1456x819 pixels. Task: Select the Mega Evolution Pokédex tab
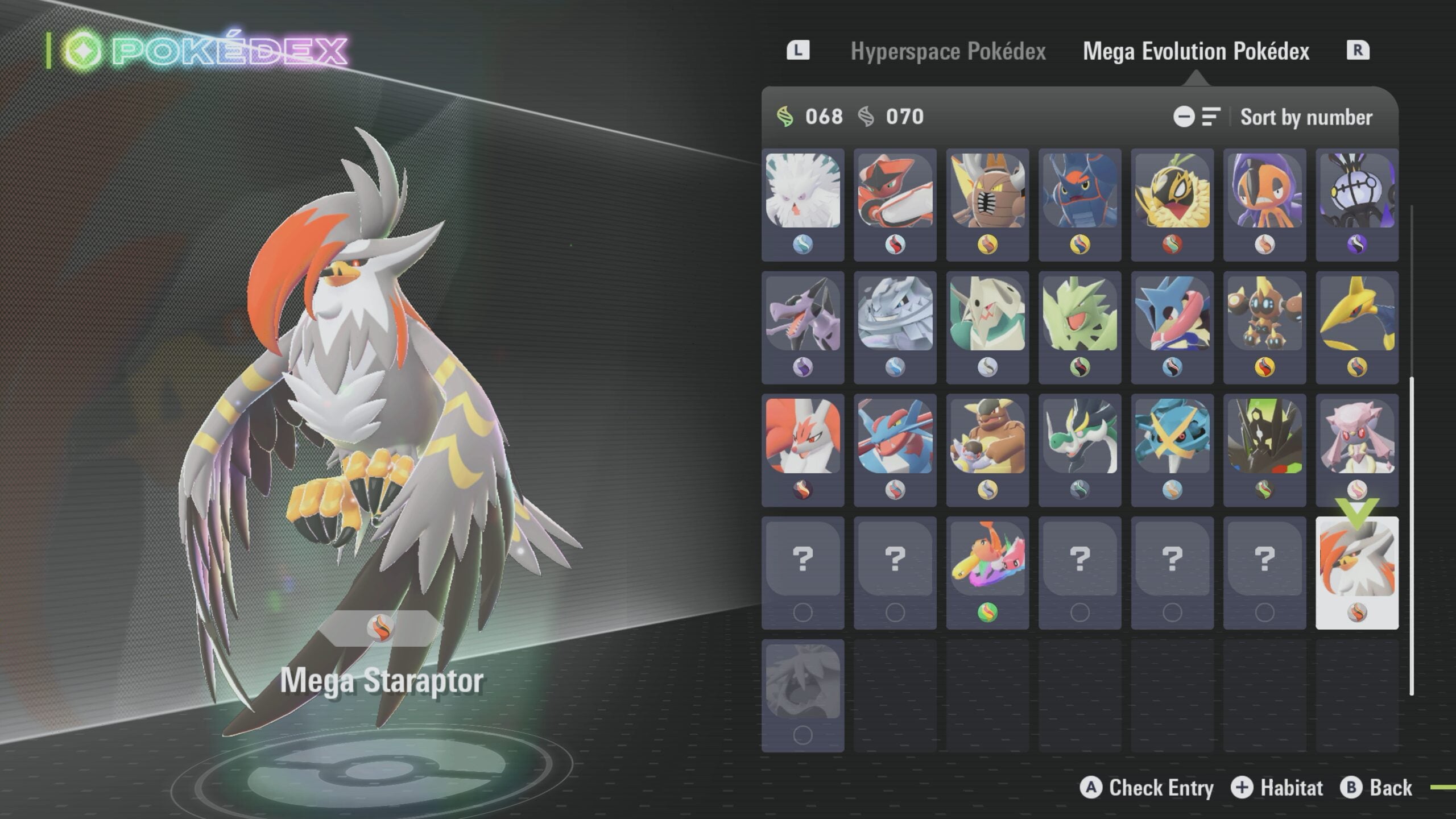1196,51
